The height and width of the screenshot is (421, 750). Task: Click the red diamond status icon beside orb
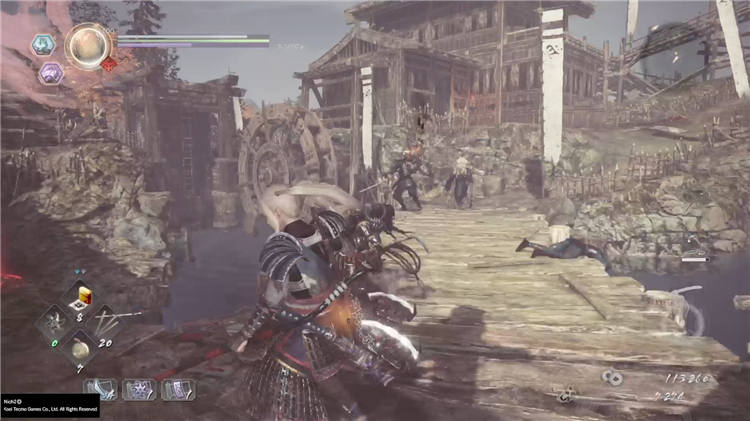click(x=109, y=65)
